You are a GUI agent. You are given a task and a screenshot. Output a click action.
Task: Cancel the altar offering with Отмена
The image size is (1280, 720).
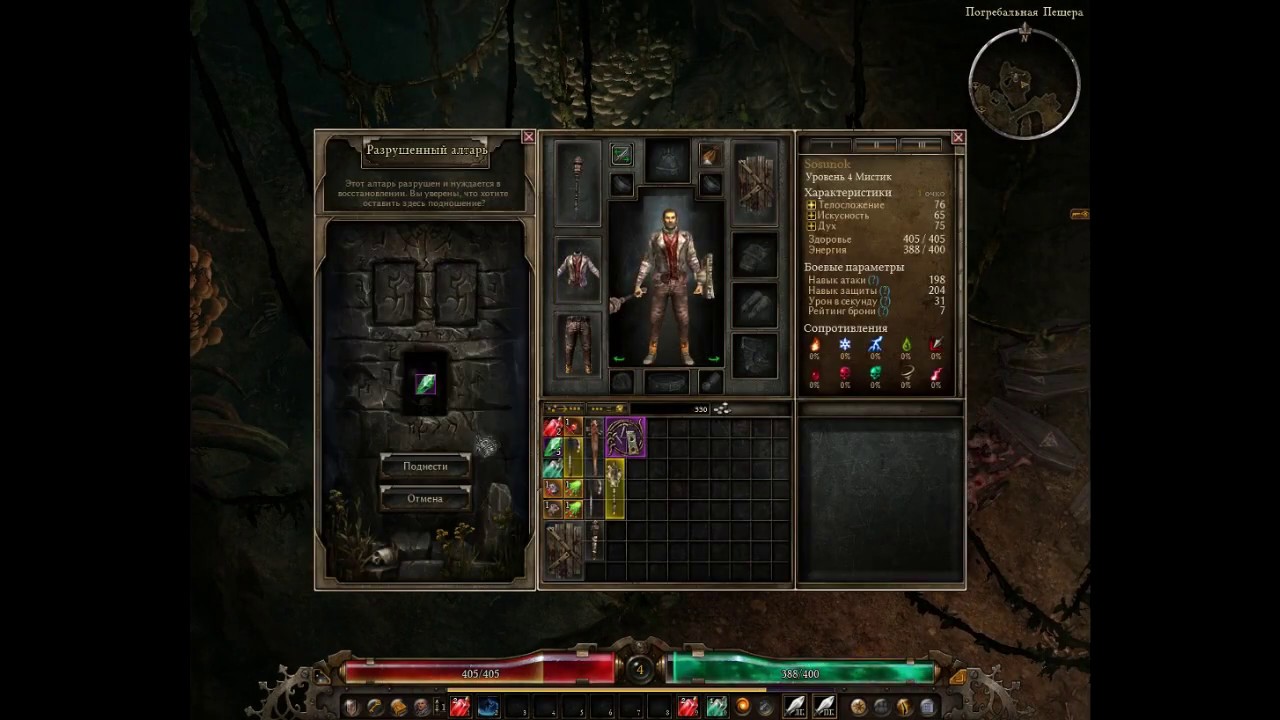pos(425,498)
